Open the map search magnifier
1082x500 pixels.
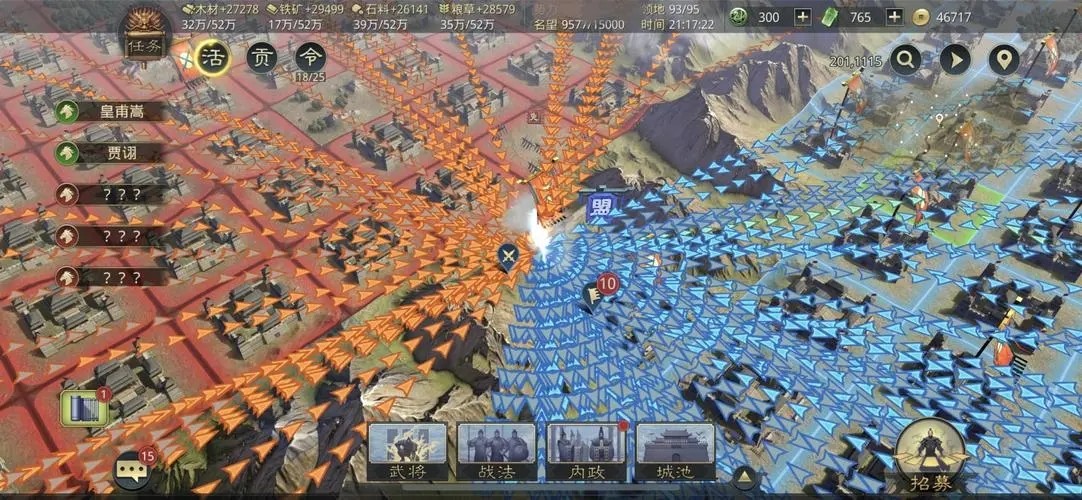(906, 60)
